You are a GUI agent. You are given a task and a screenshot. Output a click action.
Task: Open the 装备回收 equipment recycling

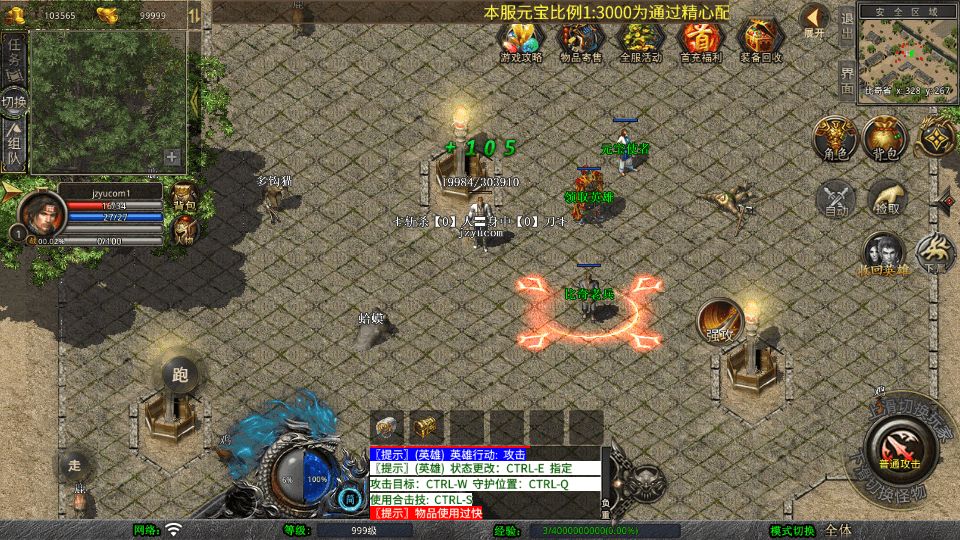[763, 40]
